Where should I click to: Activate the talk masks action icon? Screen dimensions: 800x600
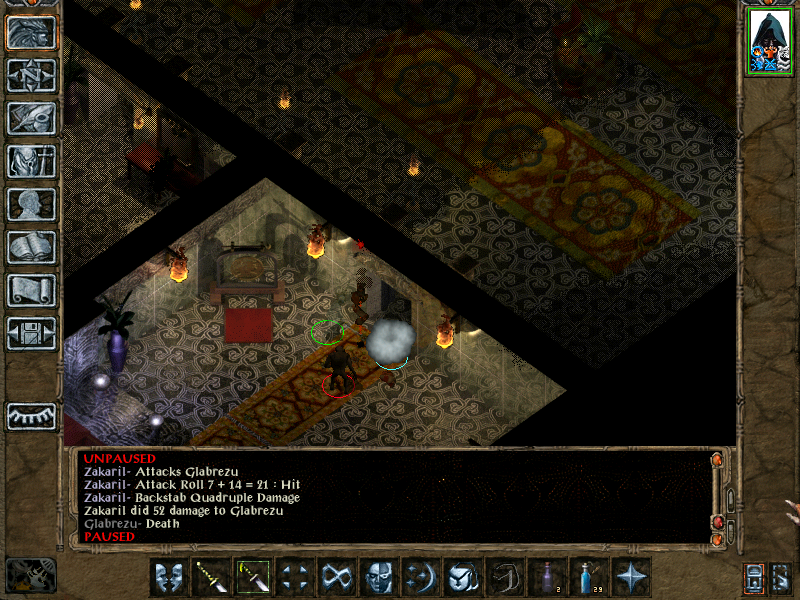pos(169,577)
